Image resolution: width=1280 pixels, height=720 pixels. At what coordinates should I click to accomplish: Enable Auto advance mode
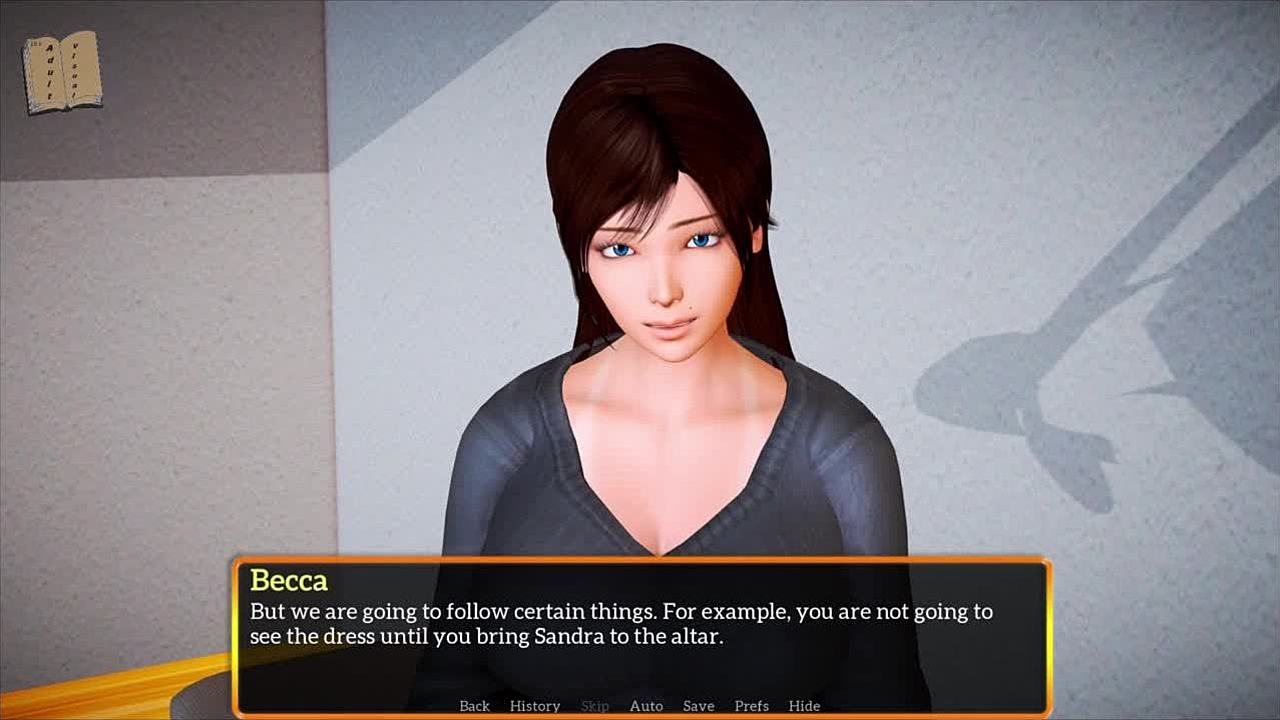click(x=646, y=706)
